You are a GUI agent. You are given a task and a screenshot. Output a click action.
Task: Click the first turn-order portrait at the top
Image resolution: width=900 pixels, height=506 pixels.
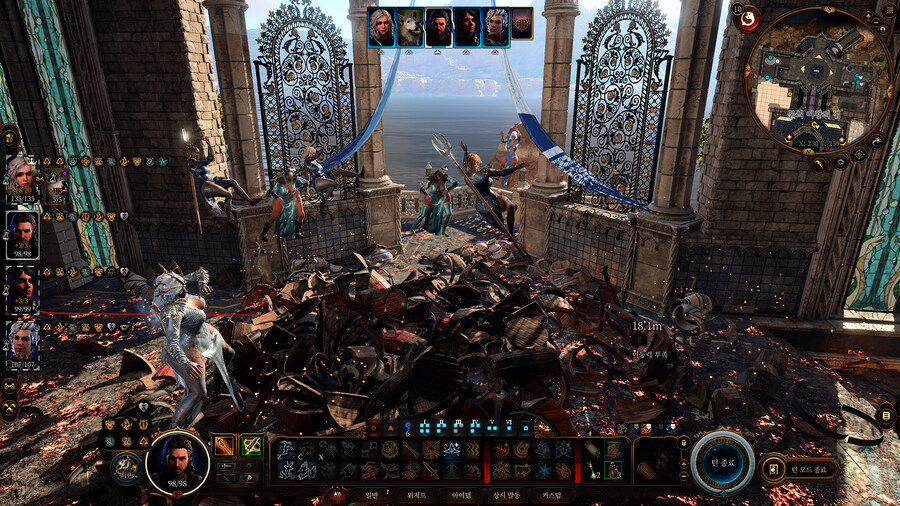pos(380,28)
